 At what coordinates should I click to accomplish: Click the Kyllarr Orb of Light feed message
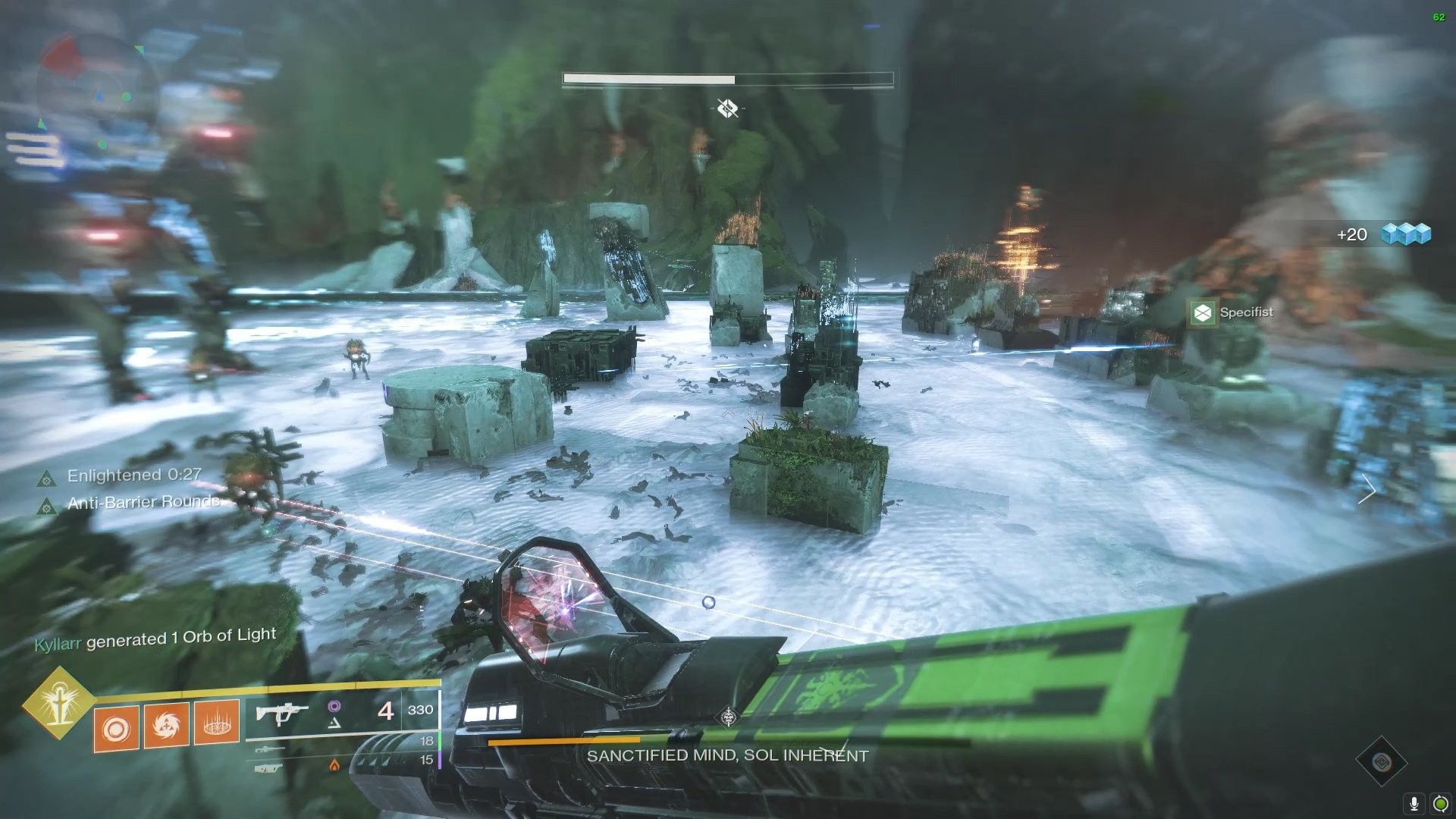tap(155, 639)
